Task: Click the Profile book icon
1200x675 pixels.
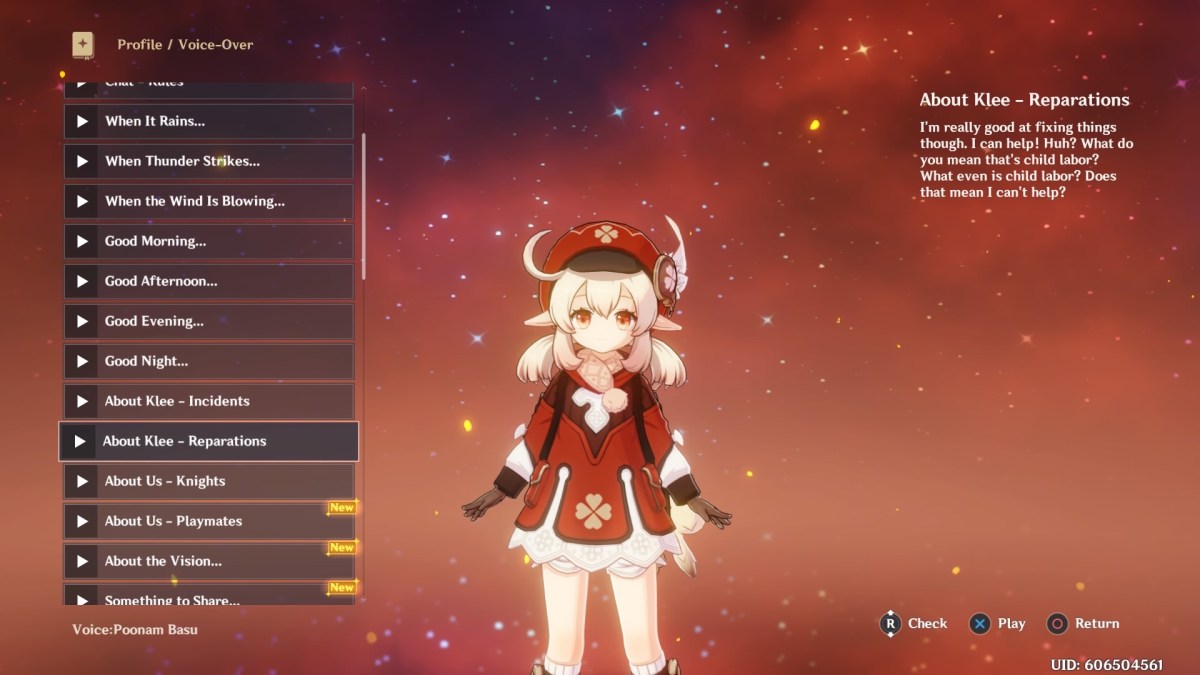Action: (82, 45)
